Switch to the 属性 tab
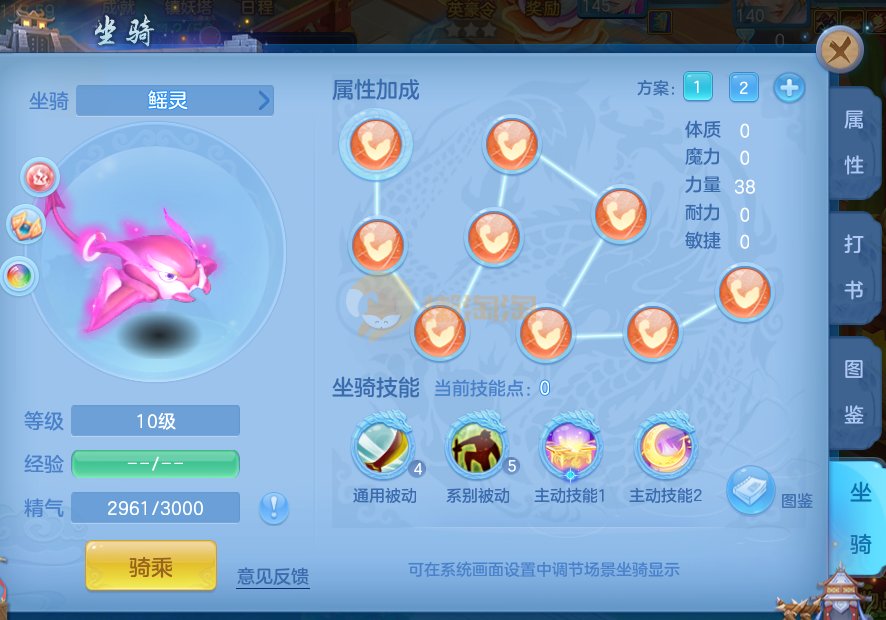The image size is (886, 620). 853,142
